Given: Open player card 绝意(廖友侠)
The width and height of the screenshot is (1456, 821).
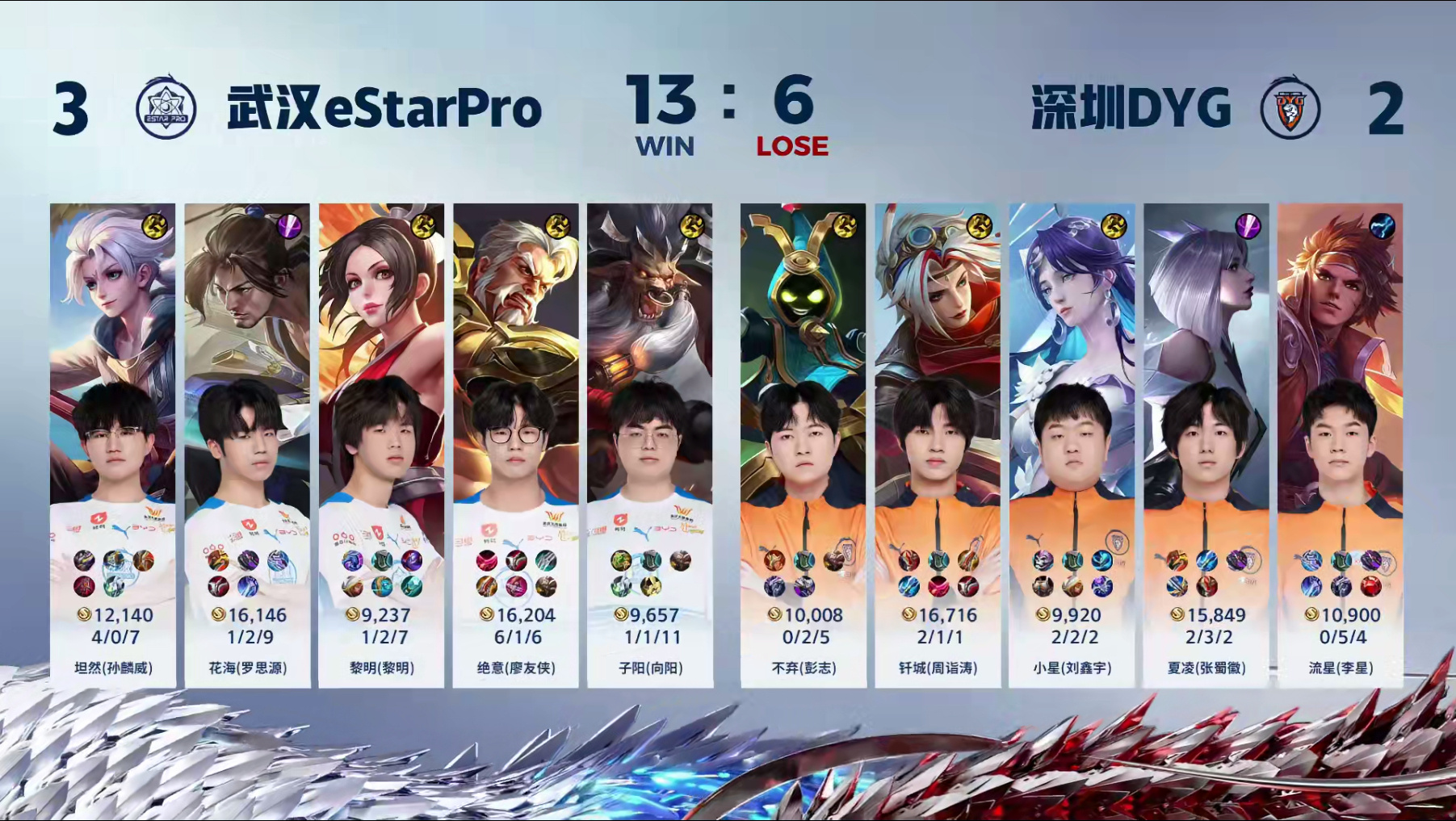Looking at the screenshot, I should click(516, 444).
